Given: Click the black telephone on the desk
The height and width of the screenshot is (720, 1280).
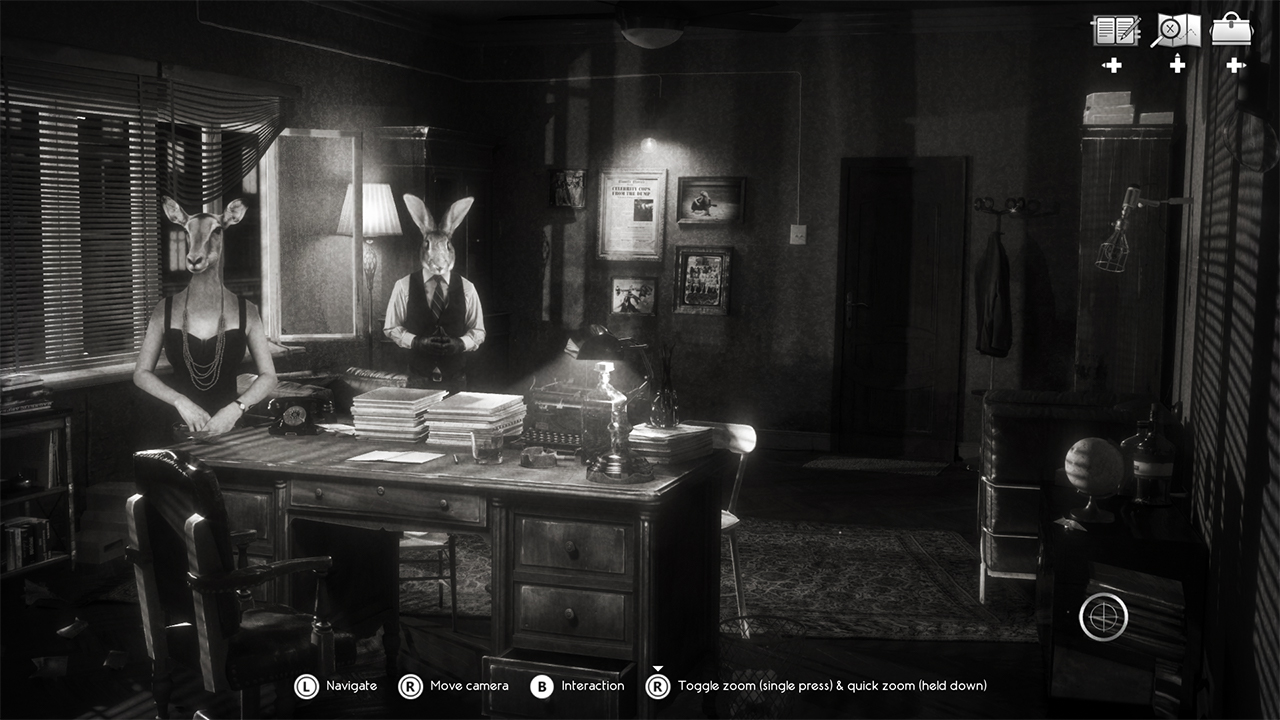Looking at the screenshot, I should [x=295, y=413].
